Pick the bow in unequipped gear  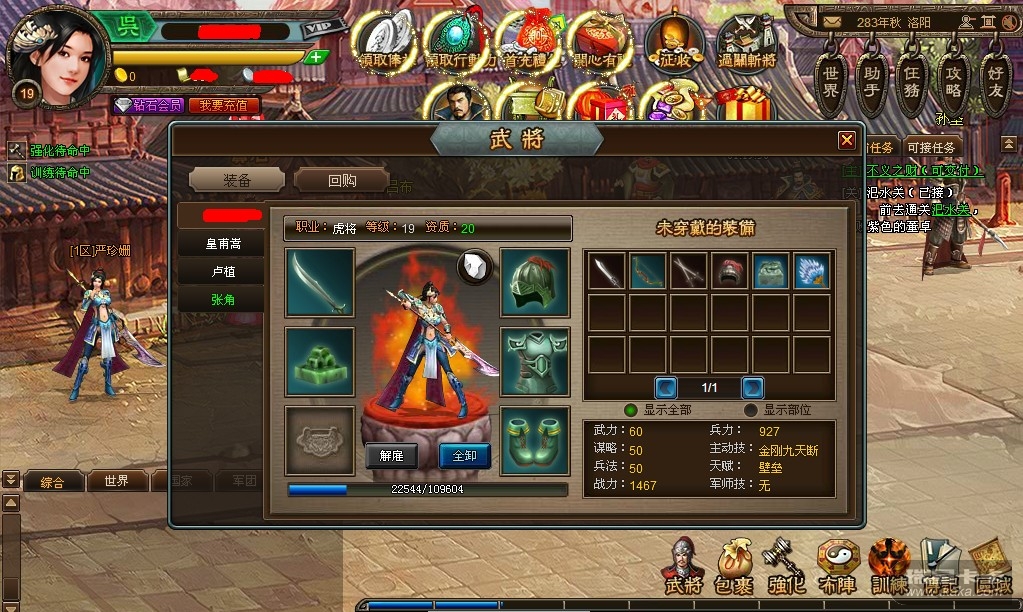(647, 271)
